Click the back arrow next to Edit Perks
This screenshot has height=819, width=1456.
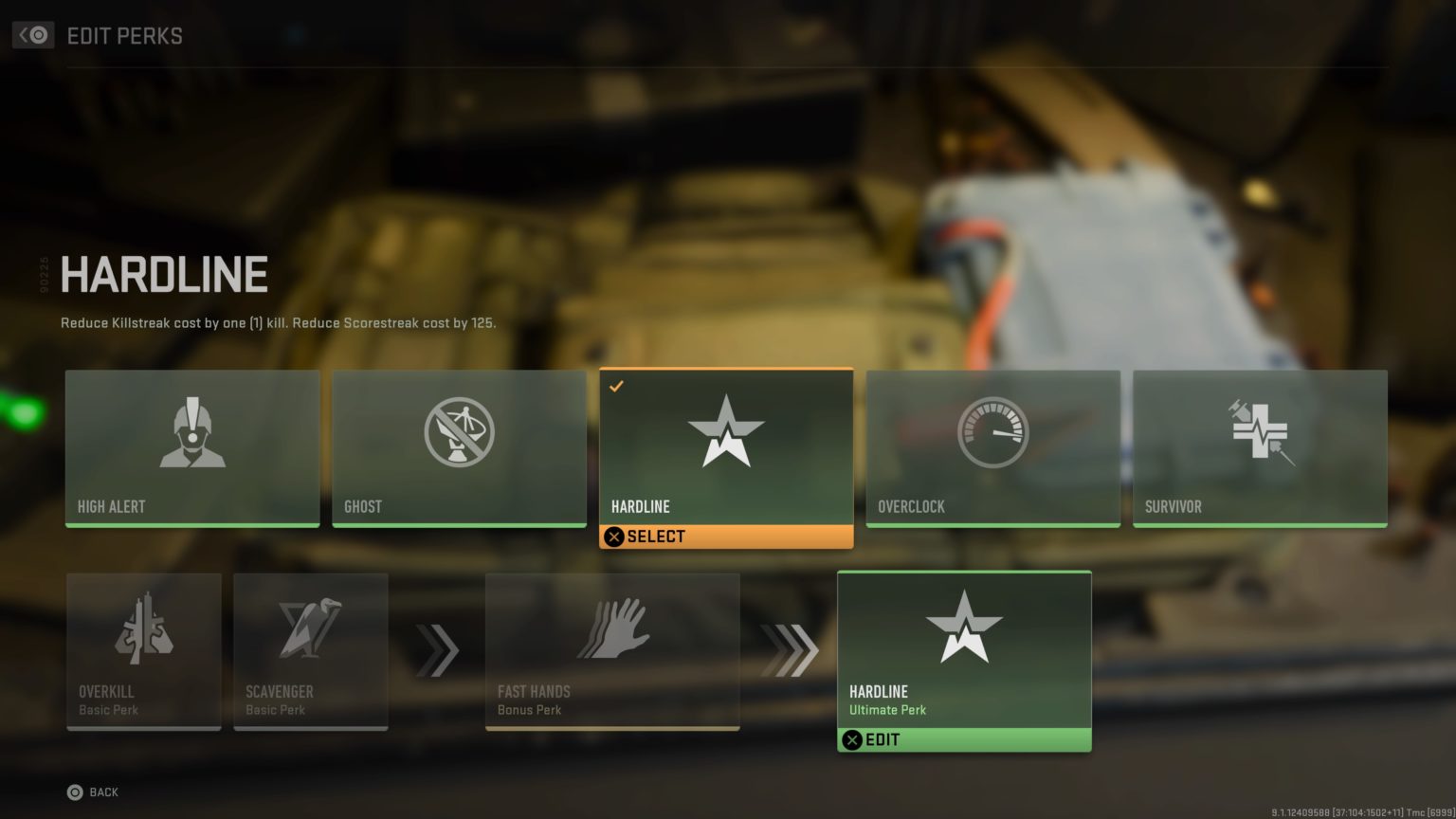point(32,35)
